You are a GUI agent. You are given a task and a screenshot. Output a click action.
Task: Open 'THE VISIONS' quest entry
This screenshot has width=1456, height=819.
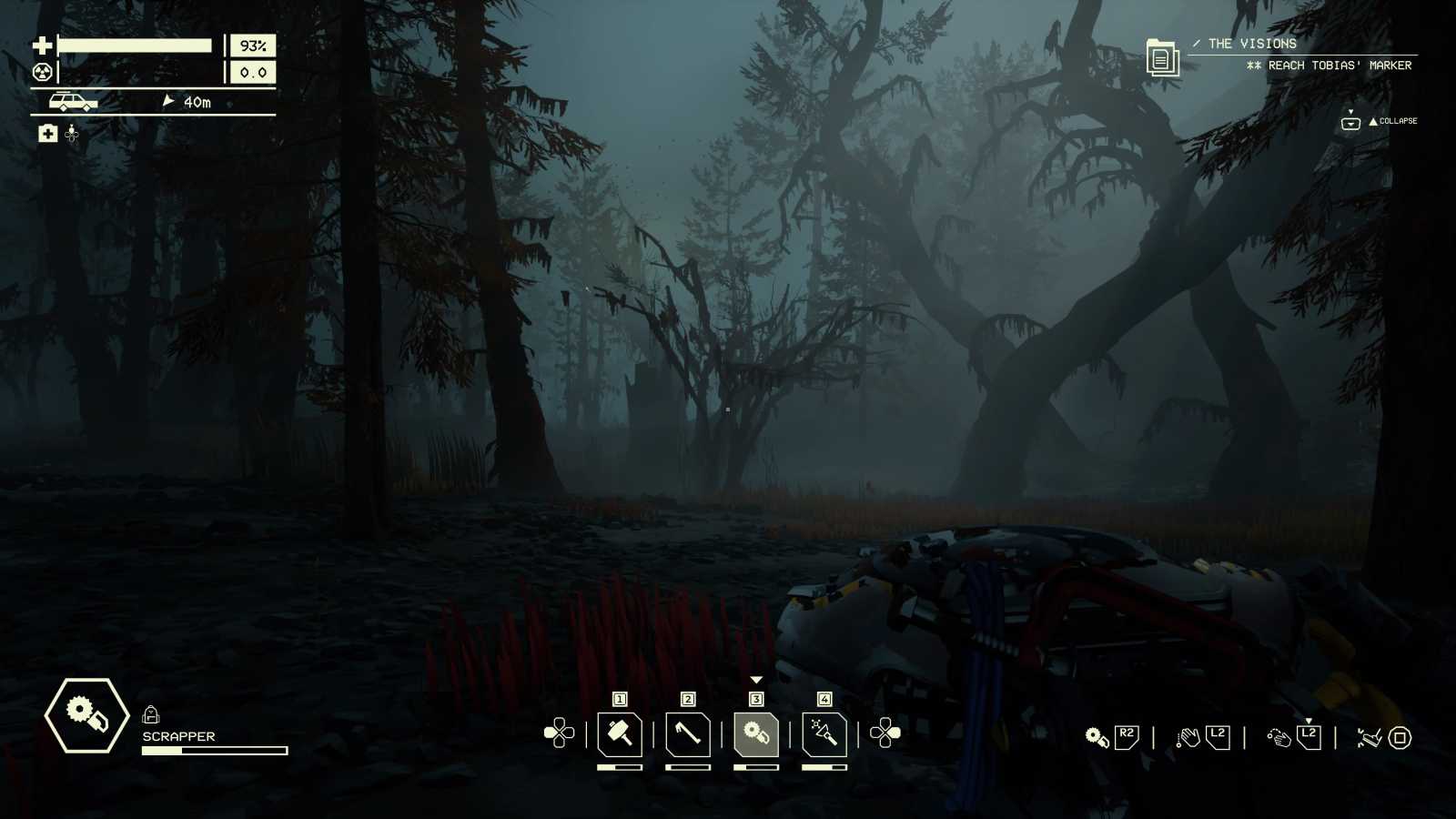point(1249,43)
